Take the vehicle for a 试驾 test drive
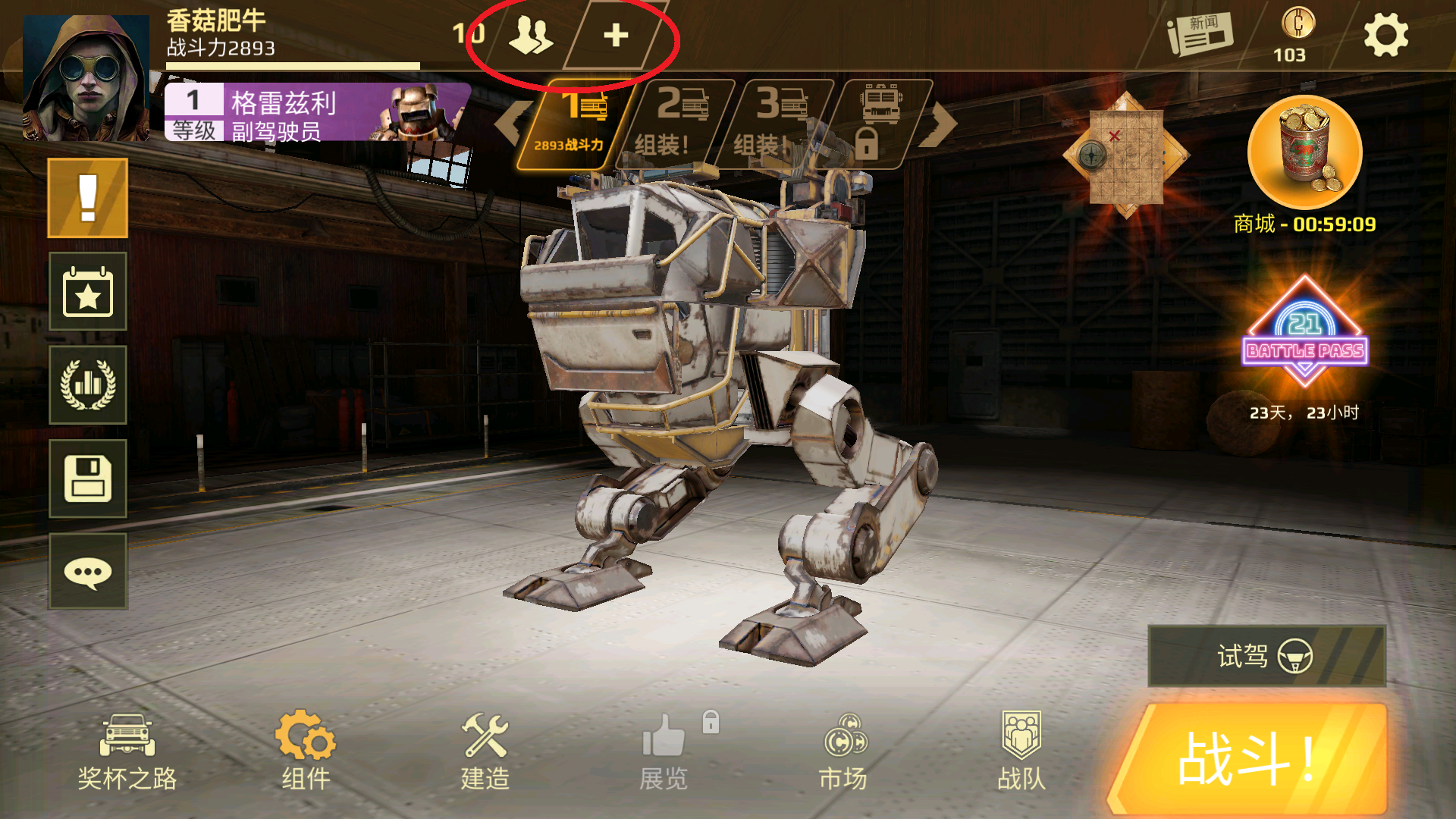This screenshot has width=1456, height=819. (x=1266, y=656)
